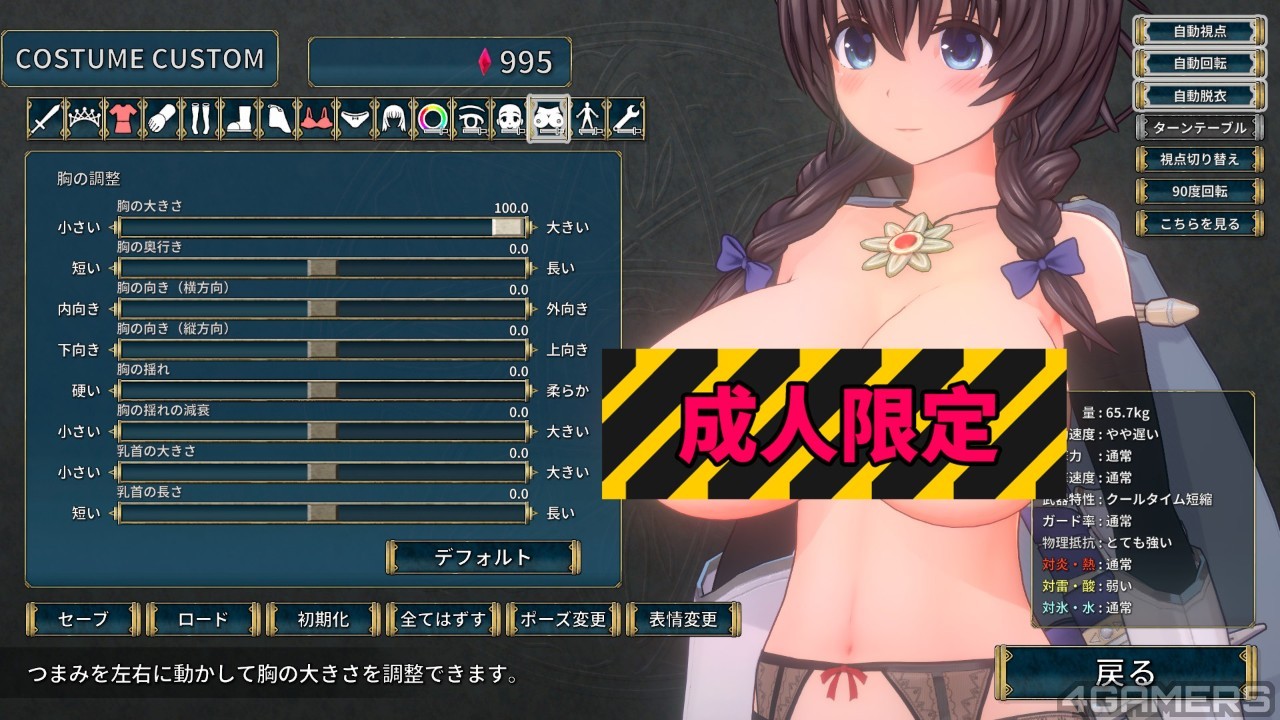1280x720 pixels.
Task: Switch to the red shirt clothing tab
Action: 122,119
